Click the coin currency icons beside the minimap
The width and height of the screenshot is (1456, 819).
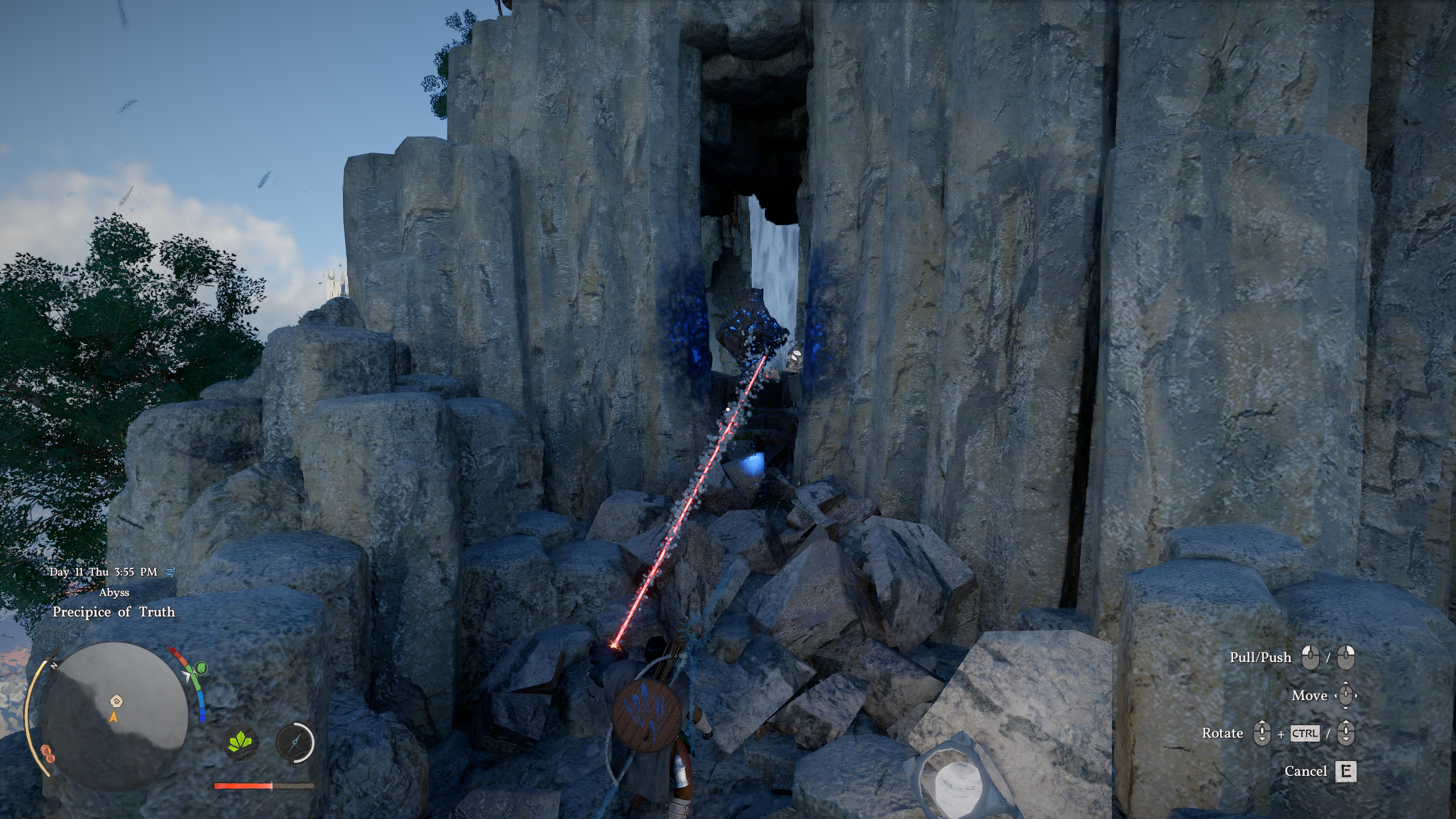tap(48, 752)
